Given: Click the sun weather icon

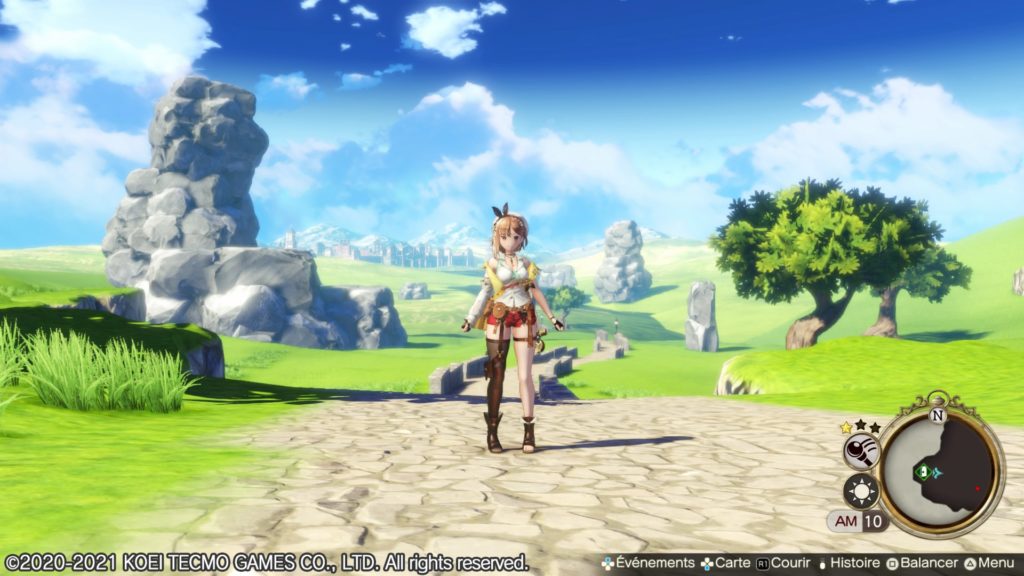Looking at the screenshot, I should (x=860, y=491).
